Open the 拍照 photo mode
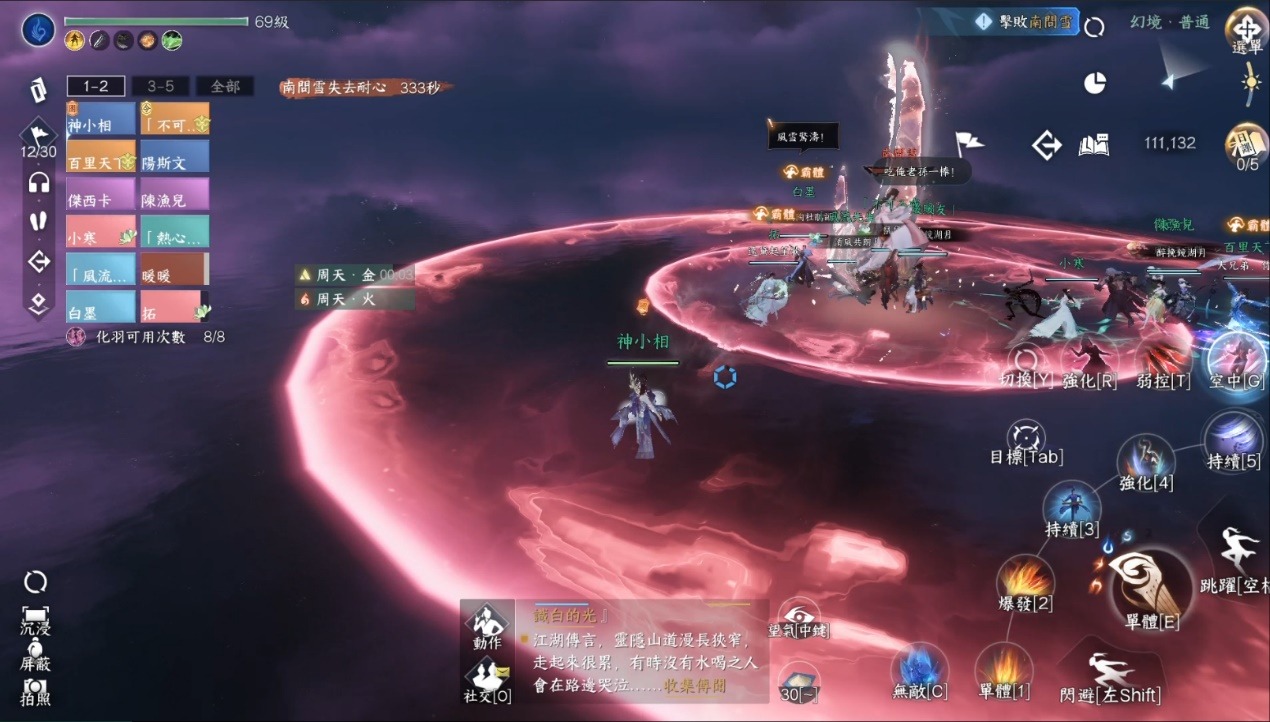The image size is (1270, 722). point(35,690)
